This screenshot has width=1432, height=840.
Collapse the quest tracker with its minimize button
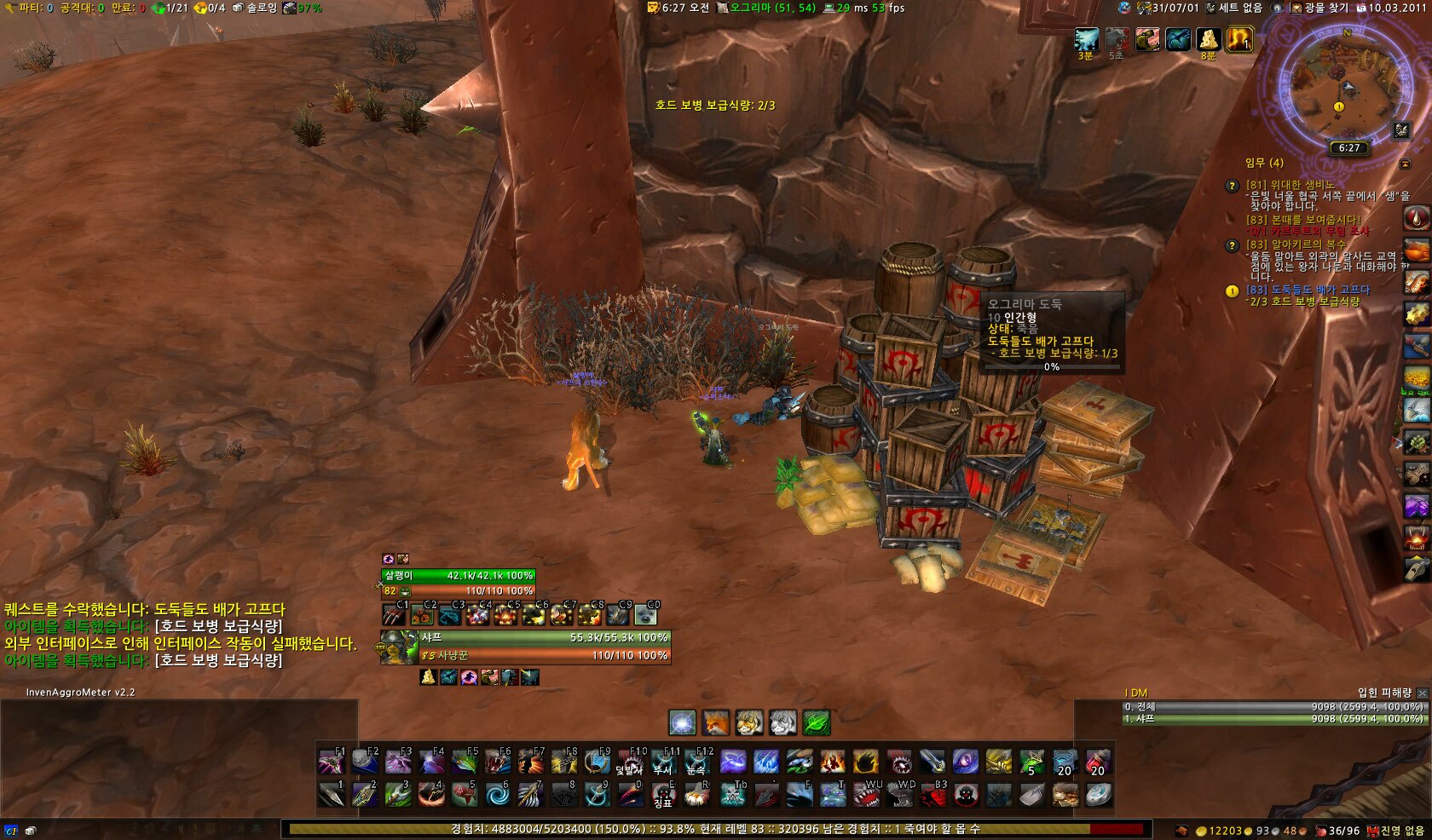click(1405, 163)
